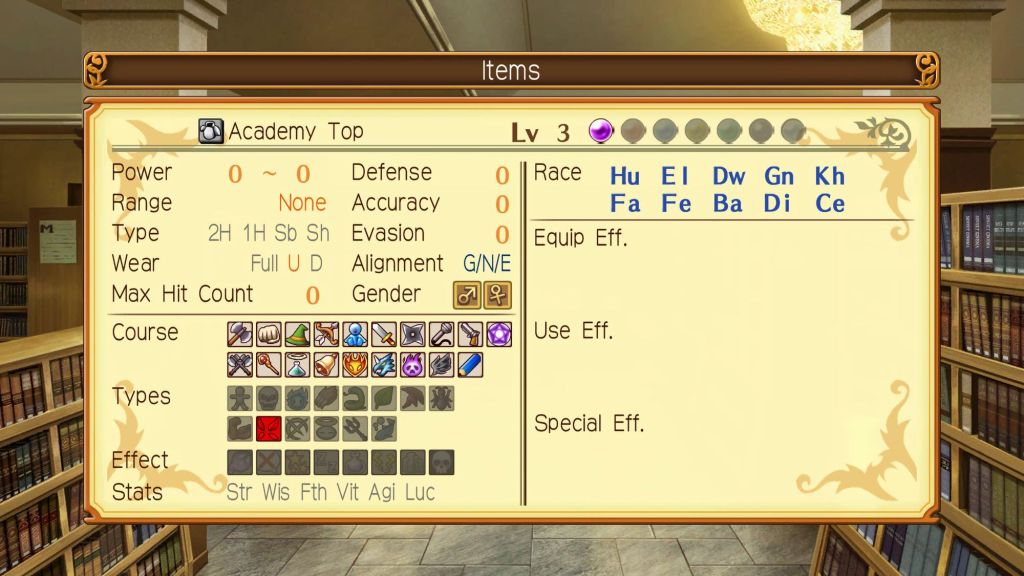
Task: Select the female gender symbol icon
Action: pyautogui.click(x=497, y=295)
